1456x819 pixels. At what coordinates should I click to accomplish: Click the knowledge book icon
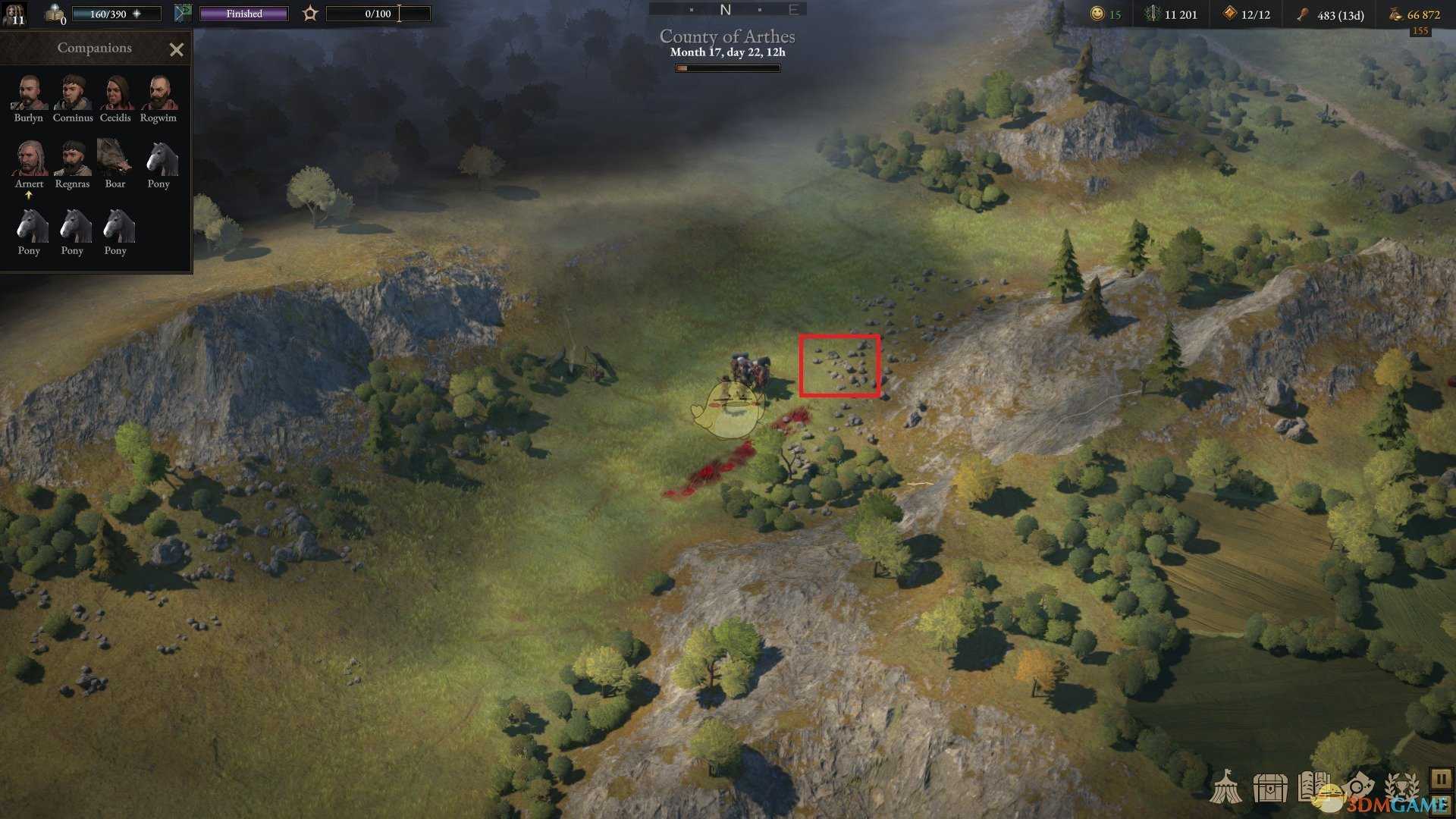pos(55,13)
